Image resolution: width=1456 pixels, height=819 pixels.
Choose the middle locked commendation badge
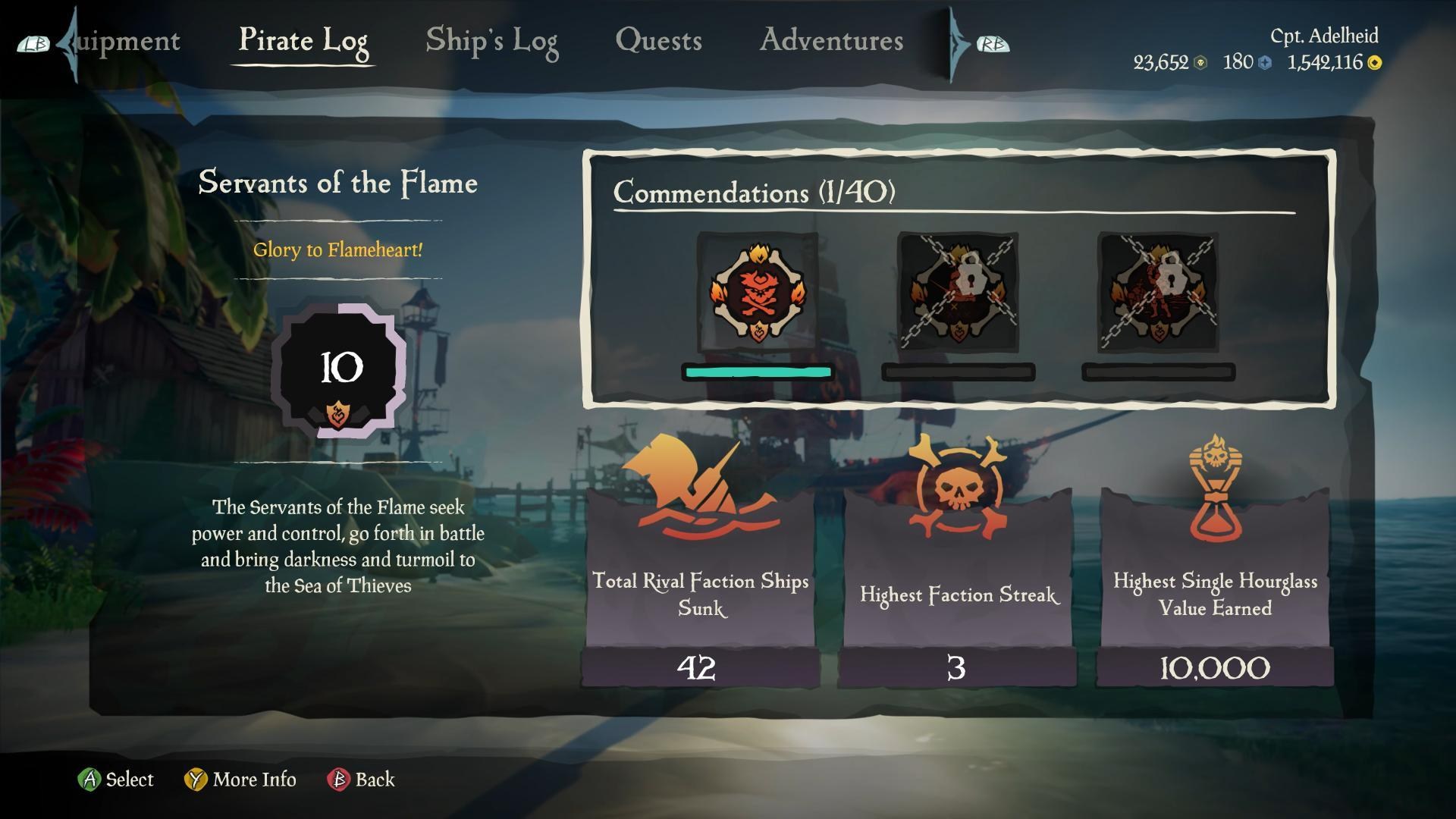(957, 293)
